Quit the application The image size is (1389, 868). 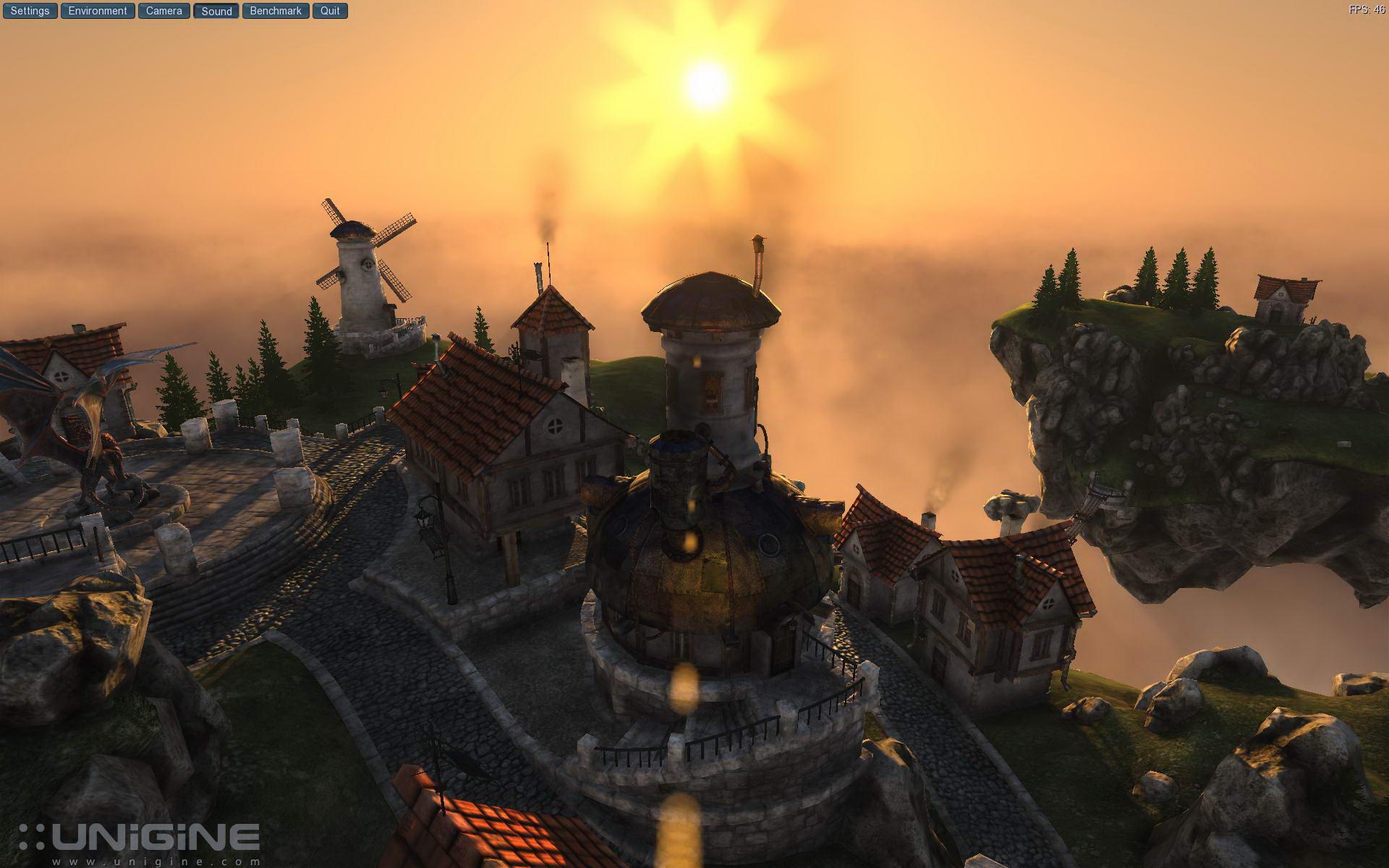330,11
